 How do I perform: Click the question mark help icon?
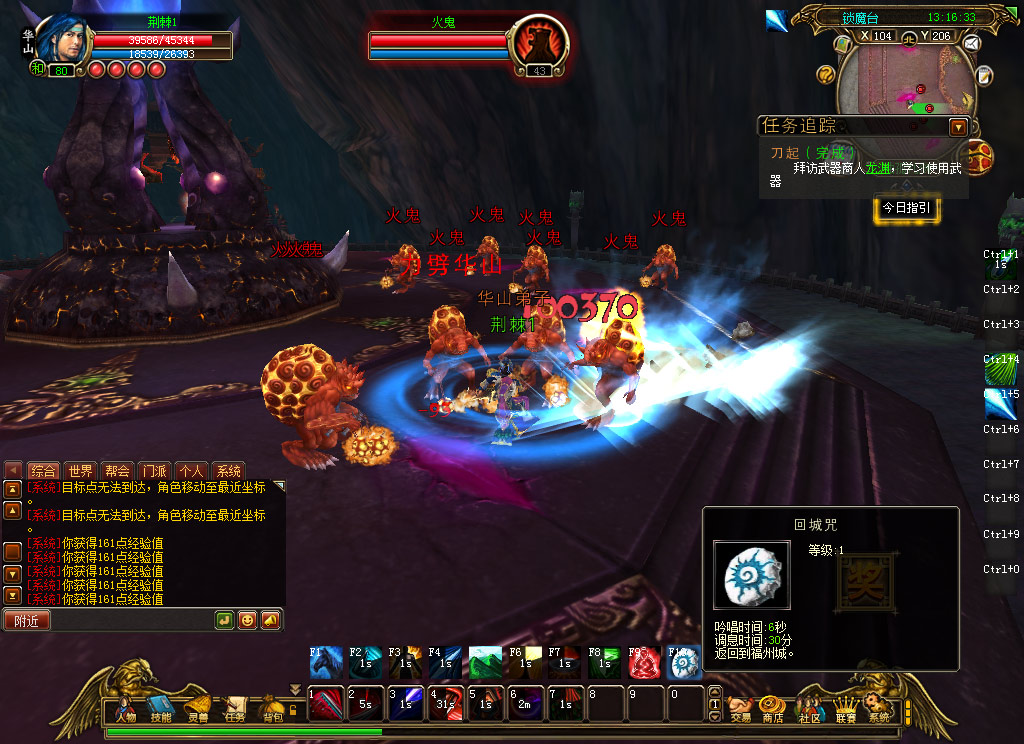click(826, 74)
